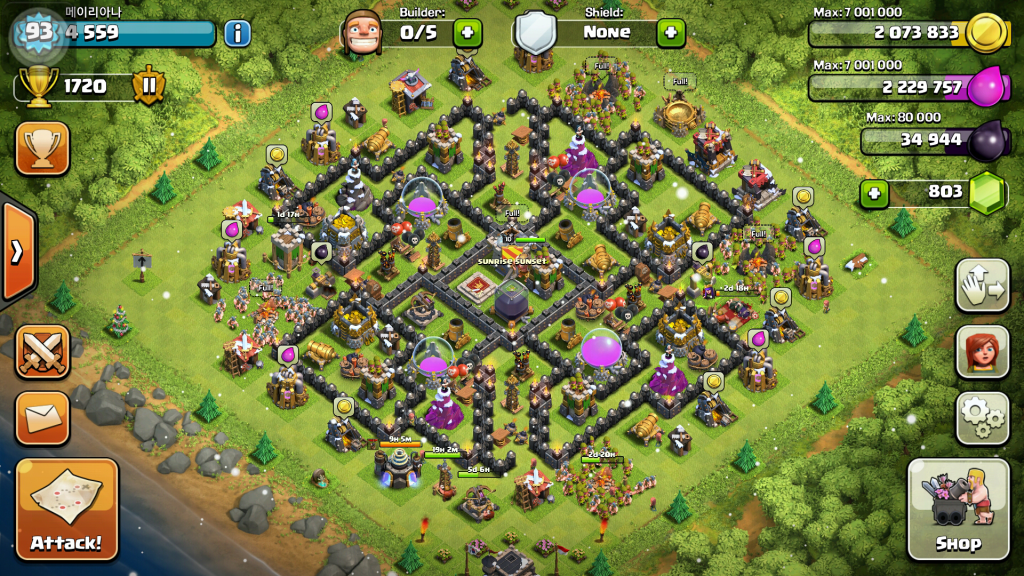Viewport: 1024px width, 576px height.
Task: Open the Settings gears menu
Action: coord(982,418)
